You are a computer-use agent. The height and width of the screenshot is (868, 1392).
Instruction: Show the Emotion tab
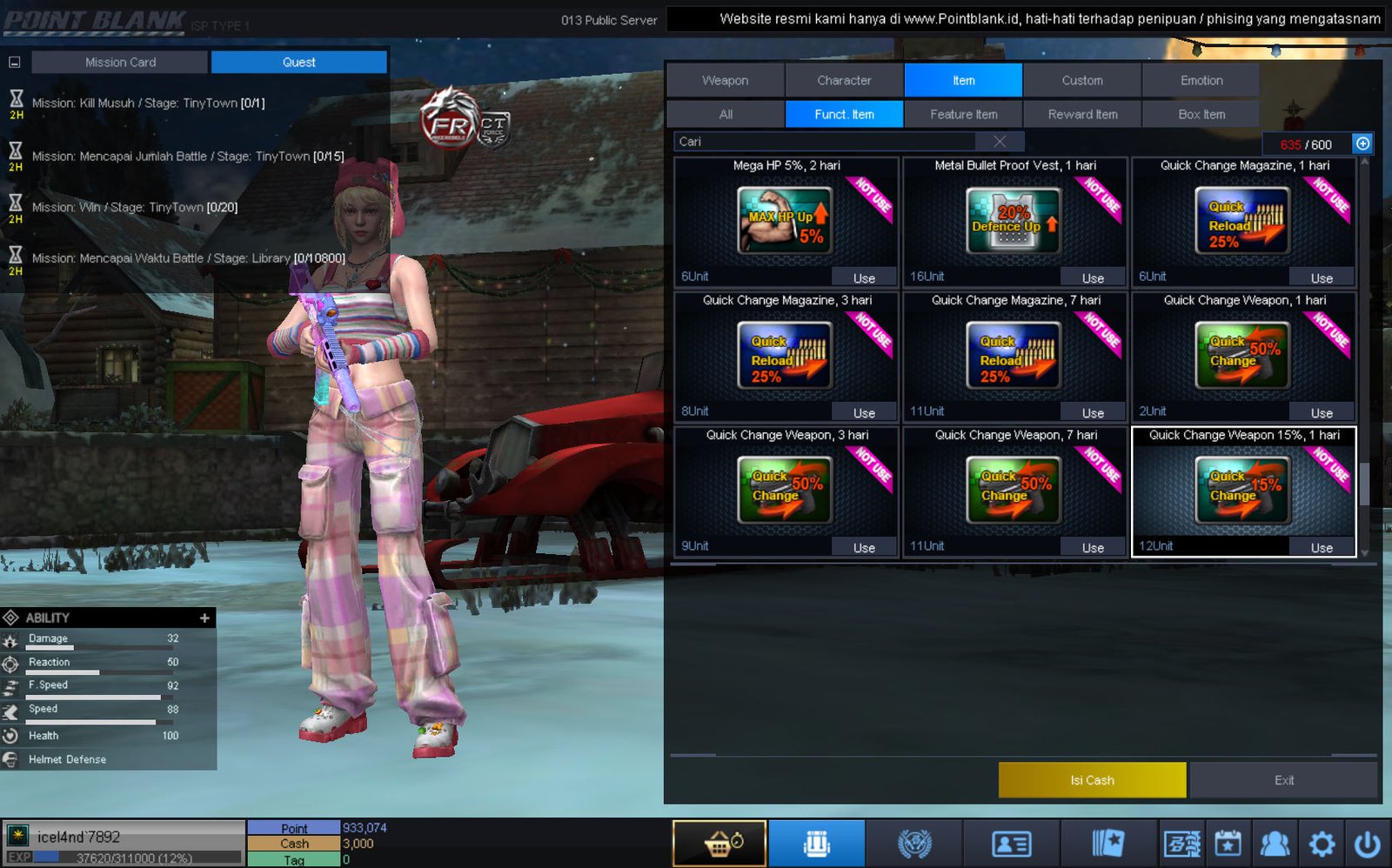[1201, 80]
